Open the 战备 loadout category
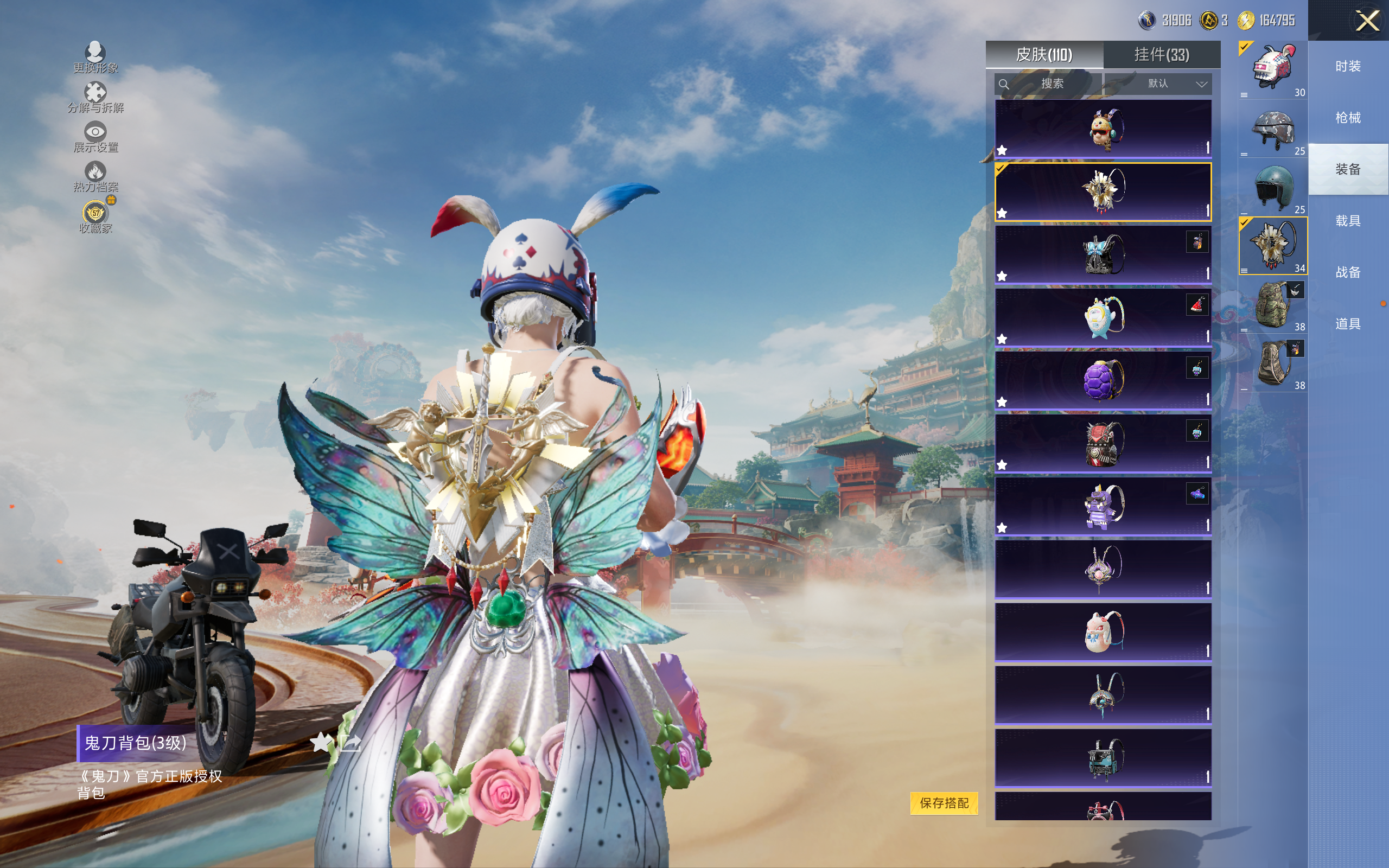This screenshot has height=868, width=1389. 1348,272
